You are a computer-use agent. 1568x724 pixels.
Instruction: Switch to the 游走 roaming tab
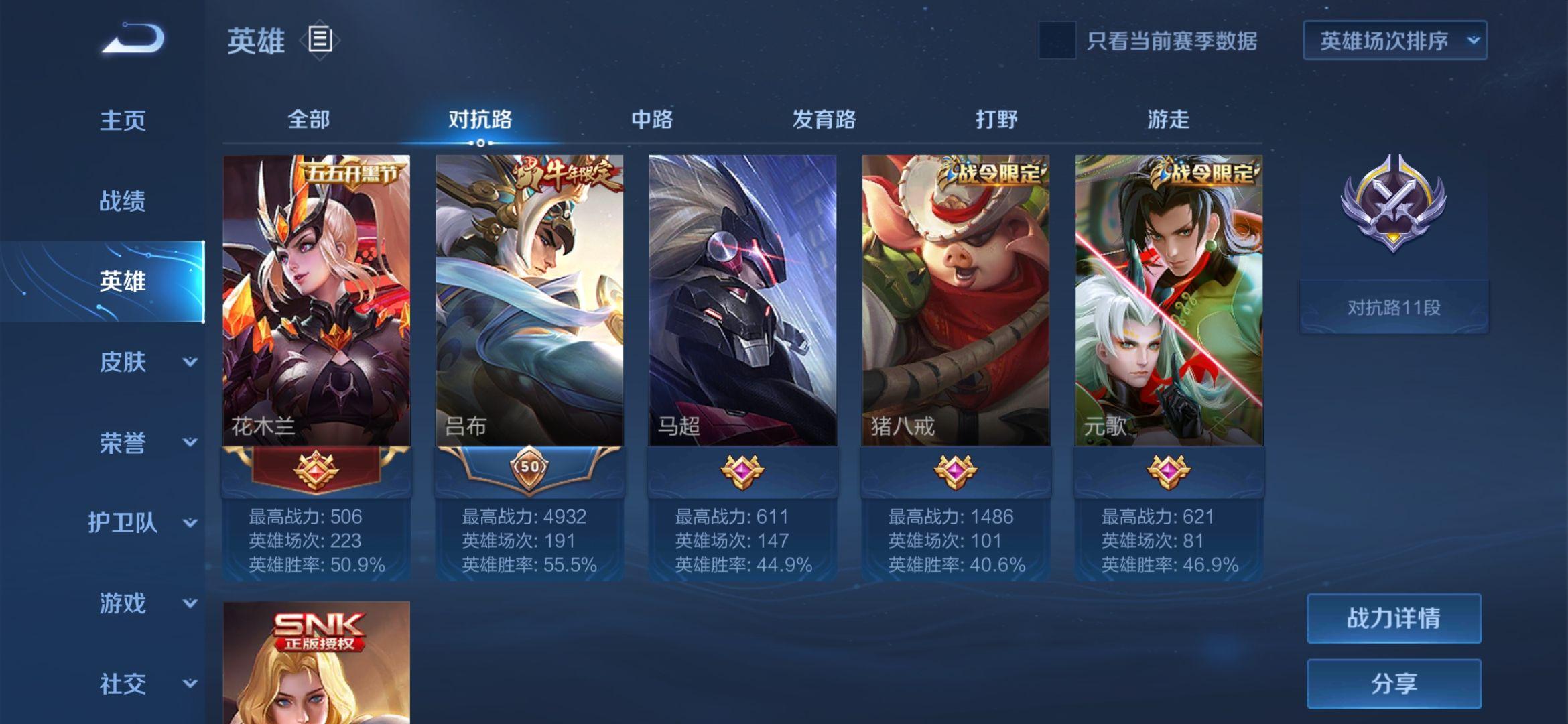pos(1168,120)
